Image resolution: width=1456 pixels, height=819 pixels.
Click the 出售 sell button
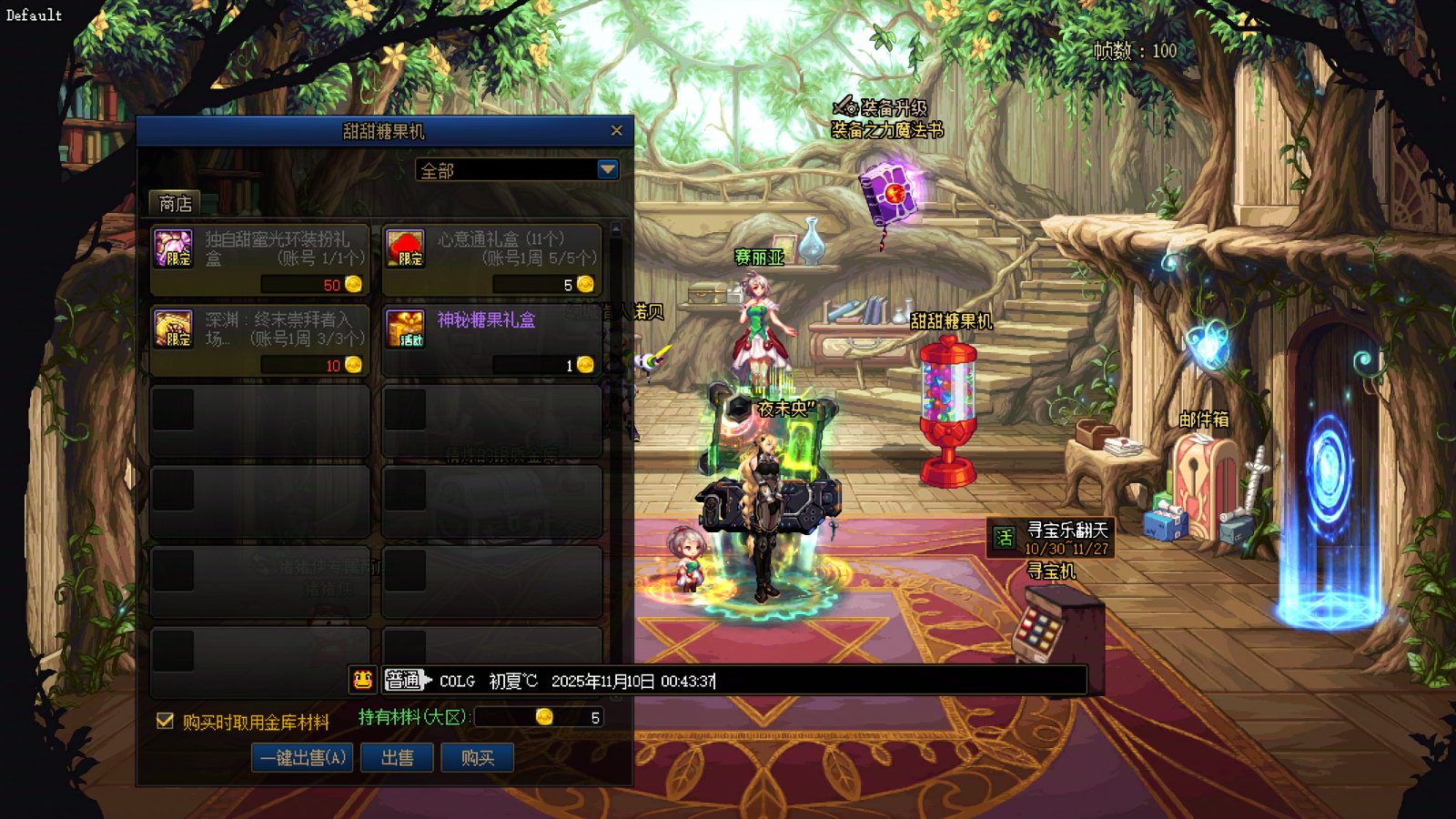click(x=397, y=757)
